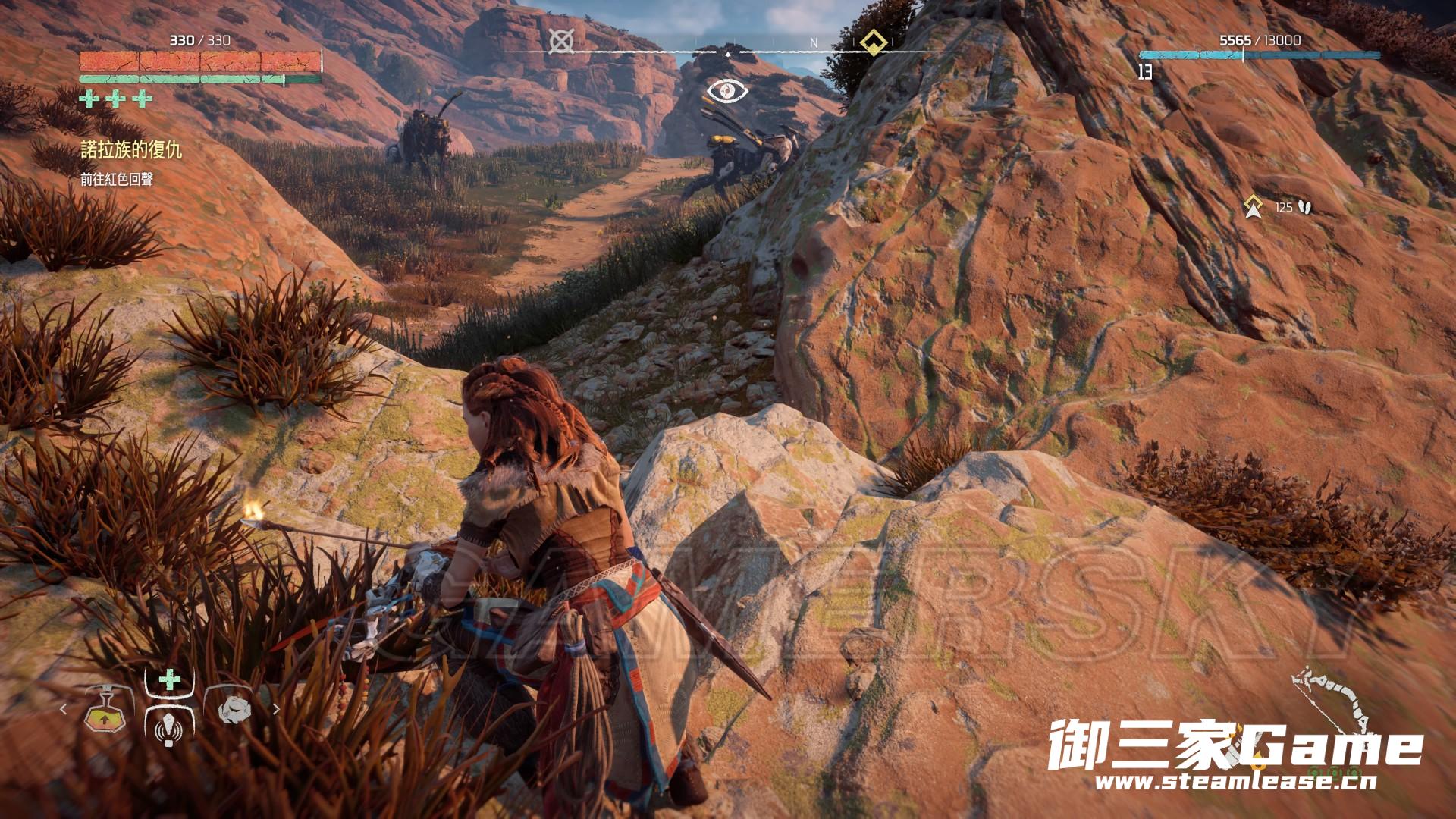1456x819 pixels.
Task: Click the quest waypoint showing 125 distance
Action: click(x=1253, y=206)
